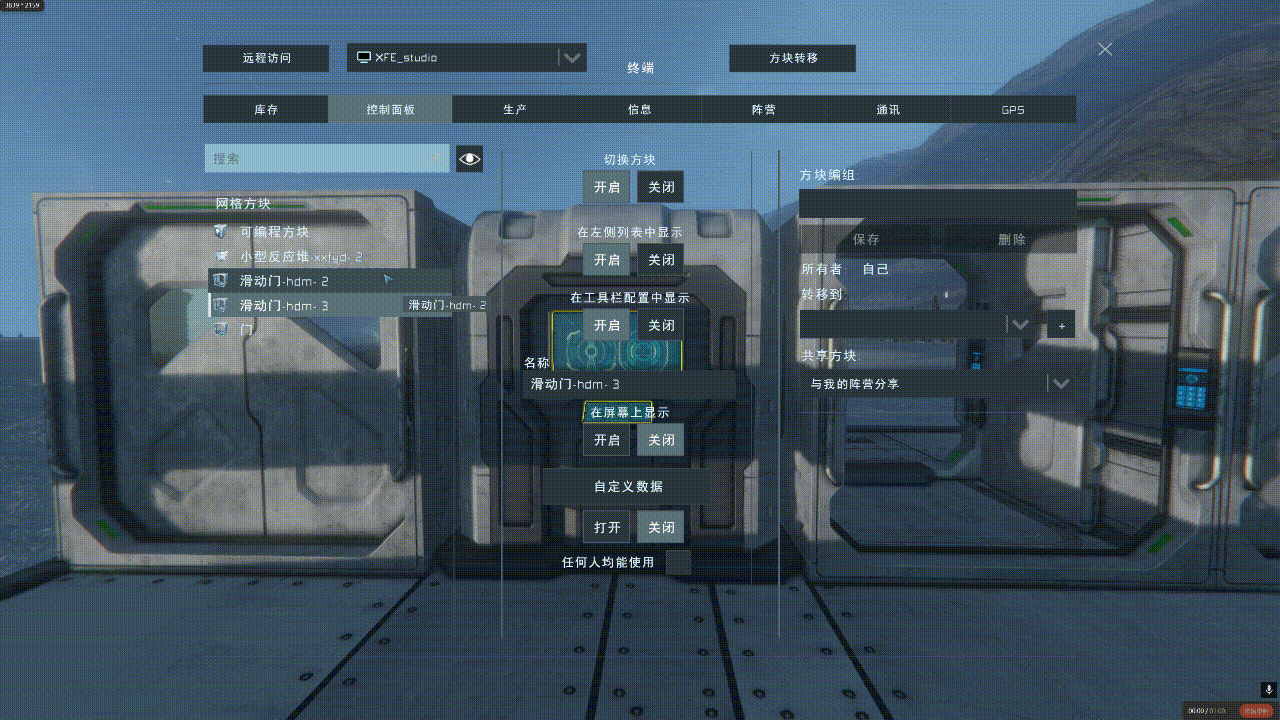Click the 名称 name field
Viewport: 1280px width, 720px height.
[628, 384]
